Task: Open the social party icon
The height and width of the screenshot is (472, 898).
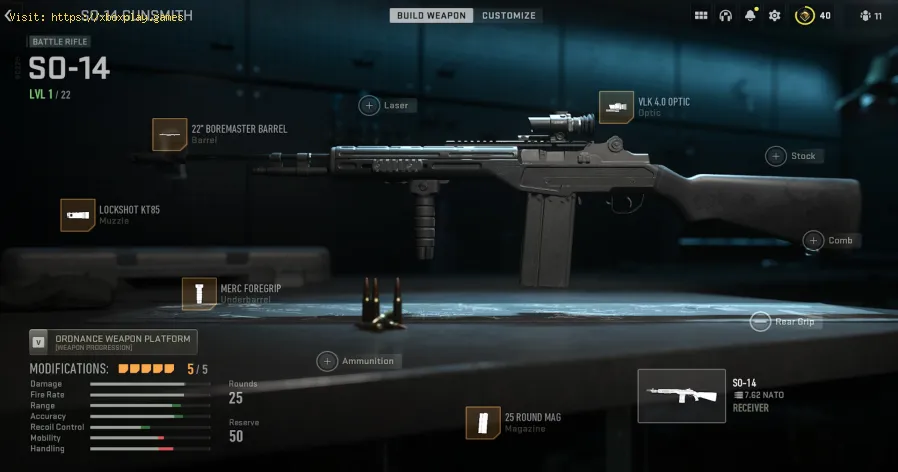Action: pyautogui.click(x=865, y=16)
